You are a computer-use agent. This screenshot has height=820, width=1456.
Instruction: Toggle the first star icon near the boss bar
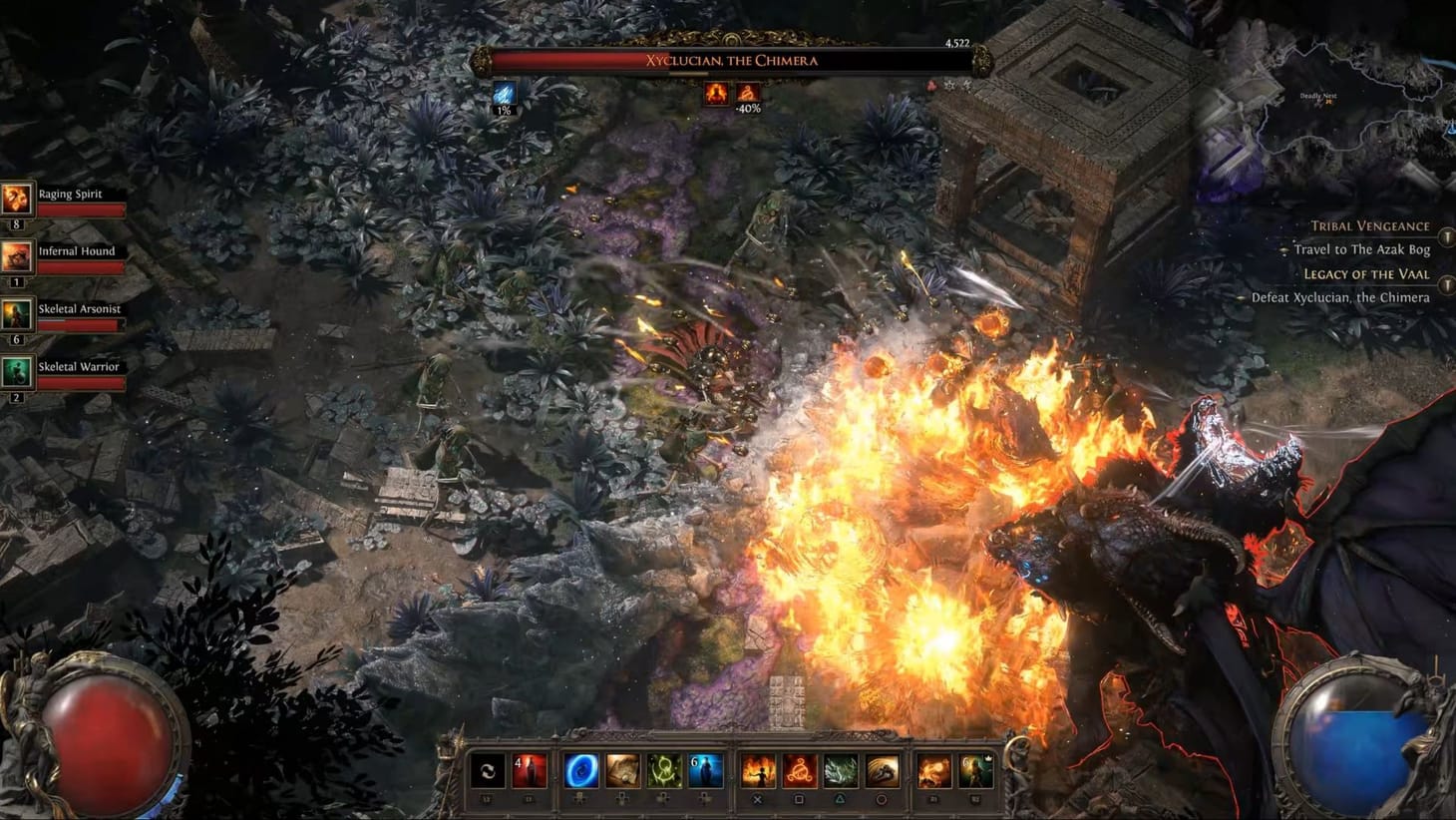pos(948,86)
